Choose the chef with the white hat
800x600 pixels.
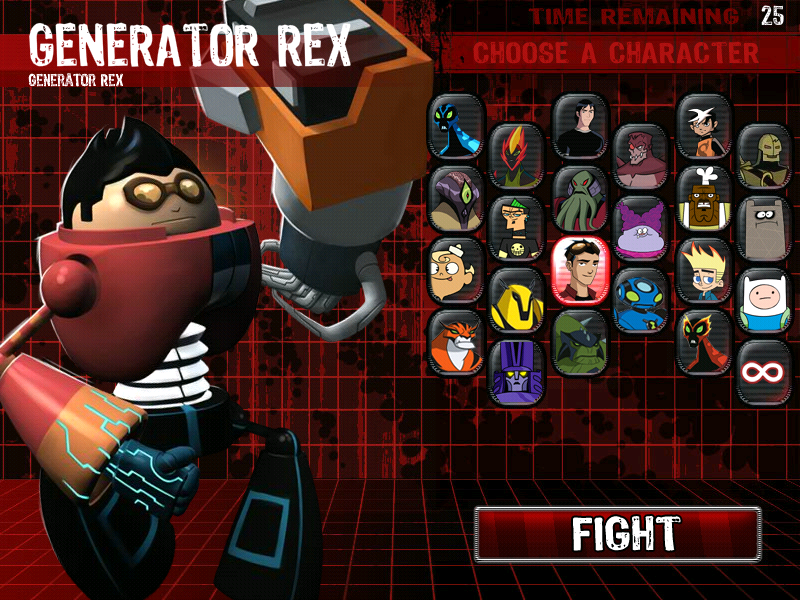[704, 199]
